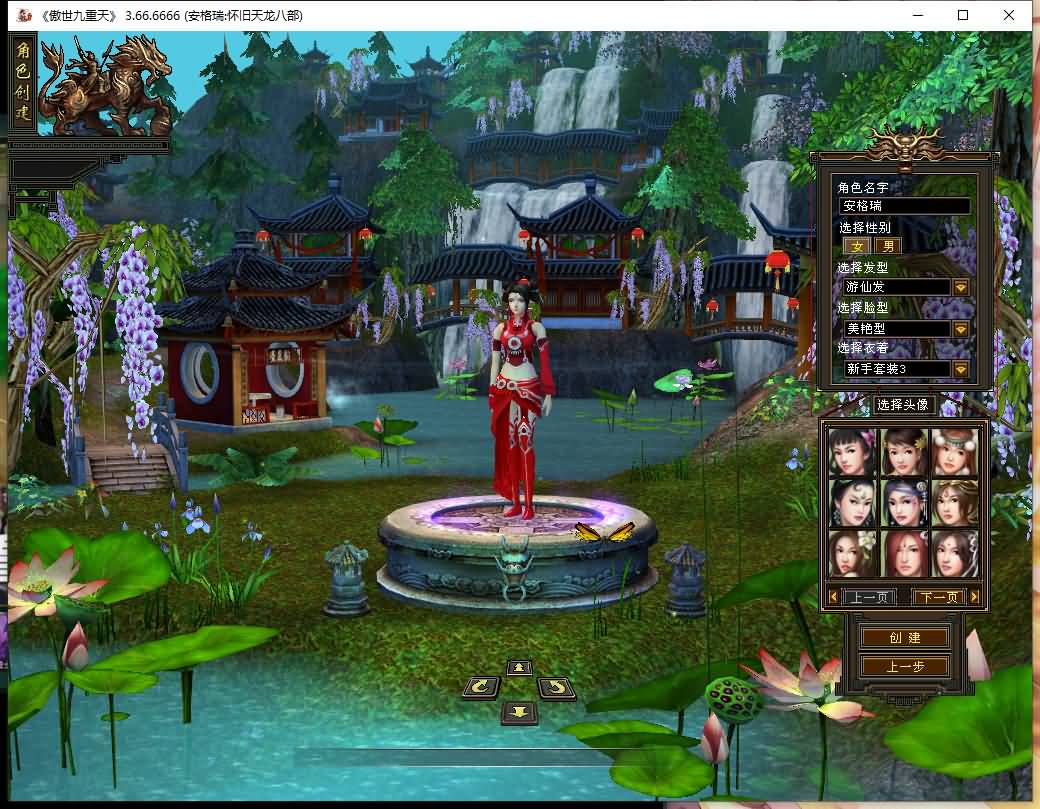Viewport: 1040px width, 809px height.
Task: Rotate the character with the left curved arrow
Action: coord(482,686)
